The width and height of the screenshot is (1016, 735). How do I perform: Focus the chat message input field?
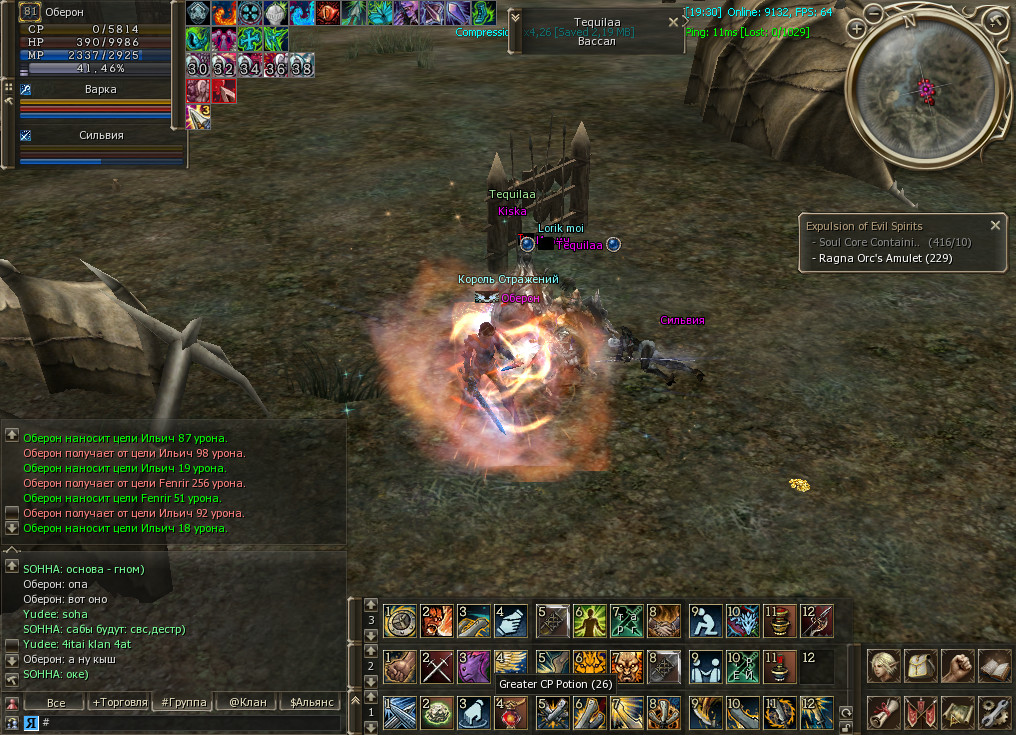(190, 722)
